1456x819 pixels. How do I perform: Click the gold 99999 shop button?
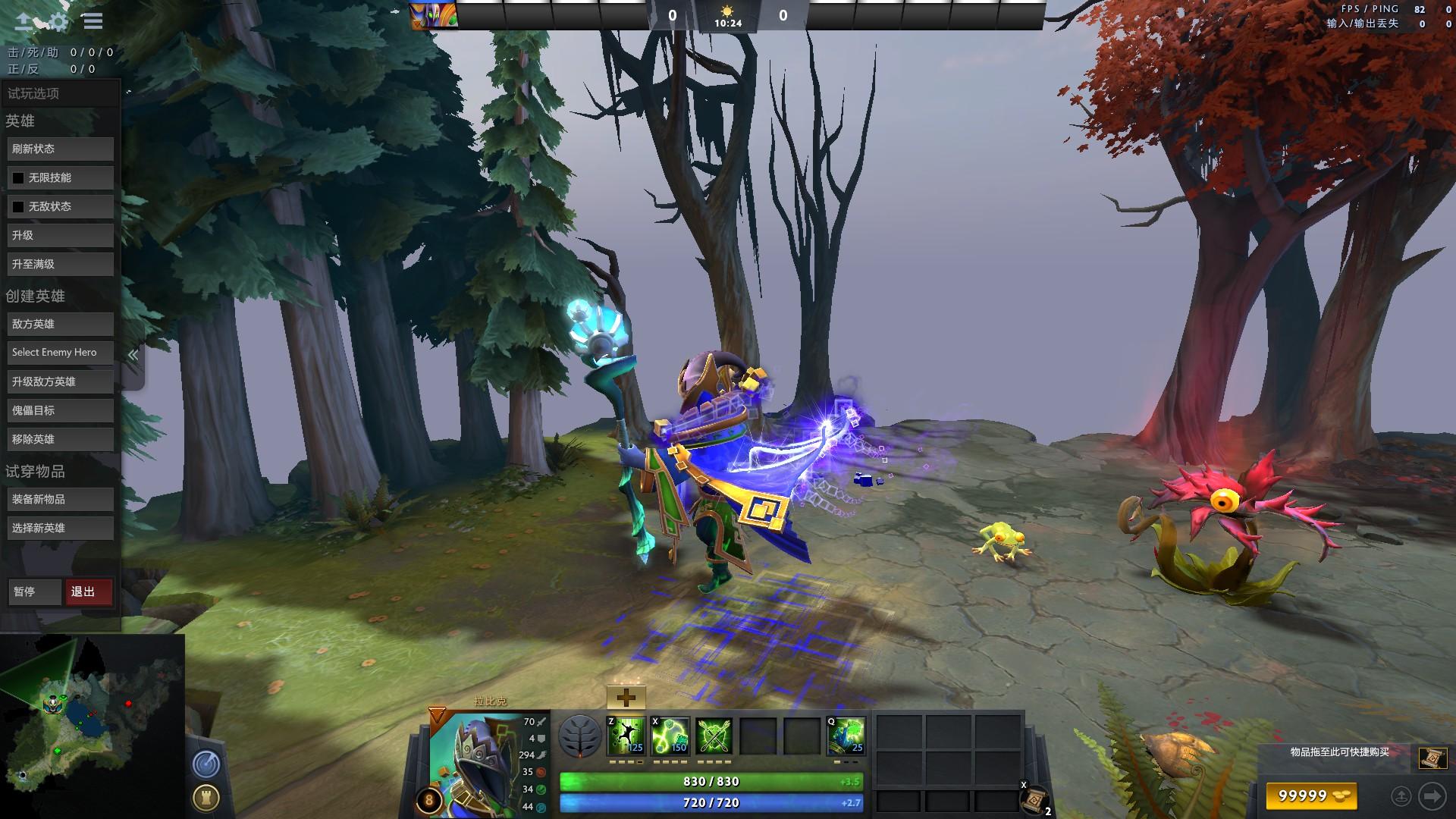(x=1311, y=795)
